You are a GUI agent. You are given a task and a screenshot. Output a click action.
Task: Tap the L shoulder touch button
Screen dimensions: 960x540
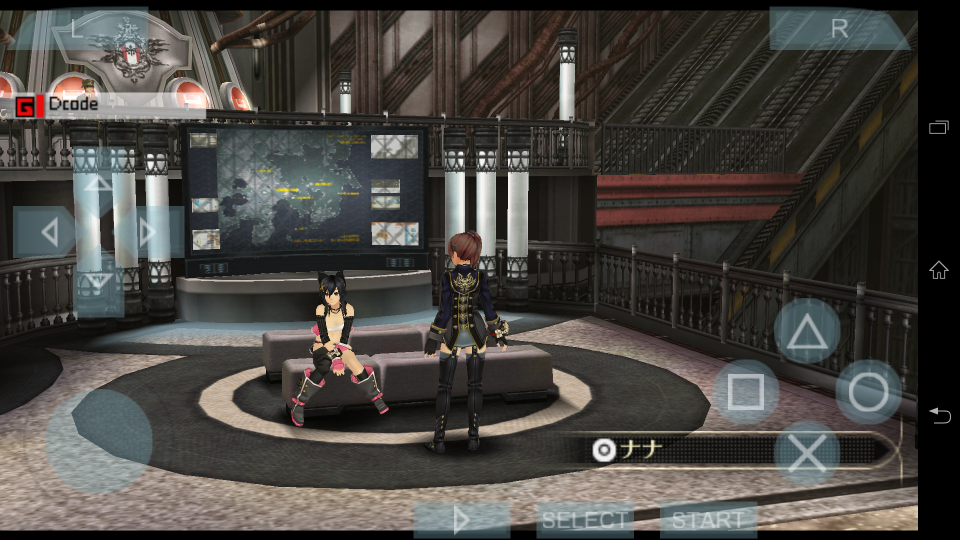tap(77, 29)
